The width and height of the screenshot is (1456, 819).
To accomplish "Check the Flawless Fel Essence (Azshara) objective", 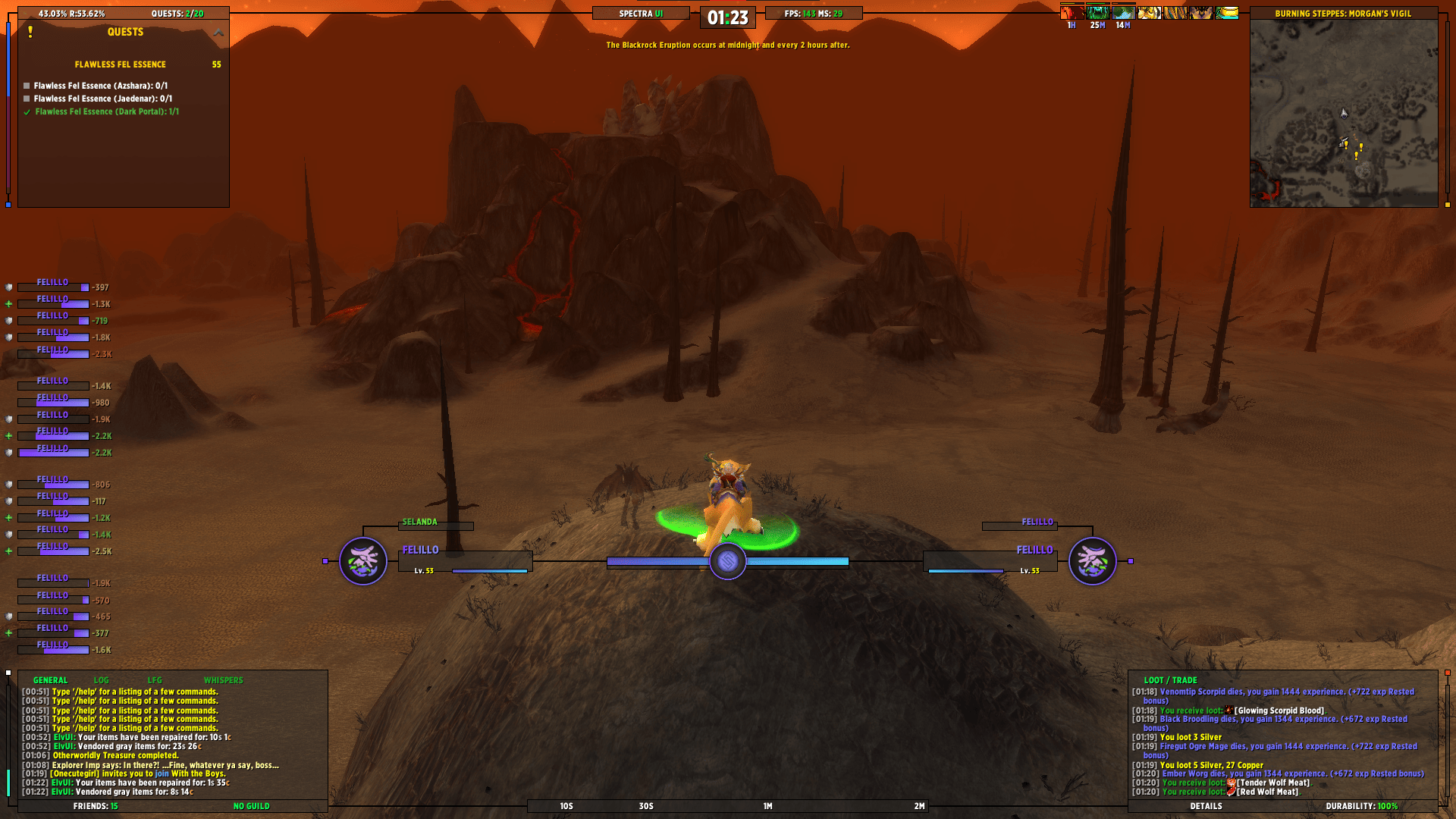I will pyautogui.click(x=27, y=86).
